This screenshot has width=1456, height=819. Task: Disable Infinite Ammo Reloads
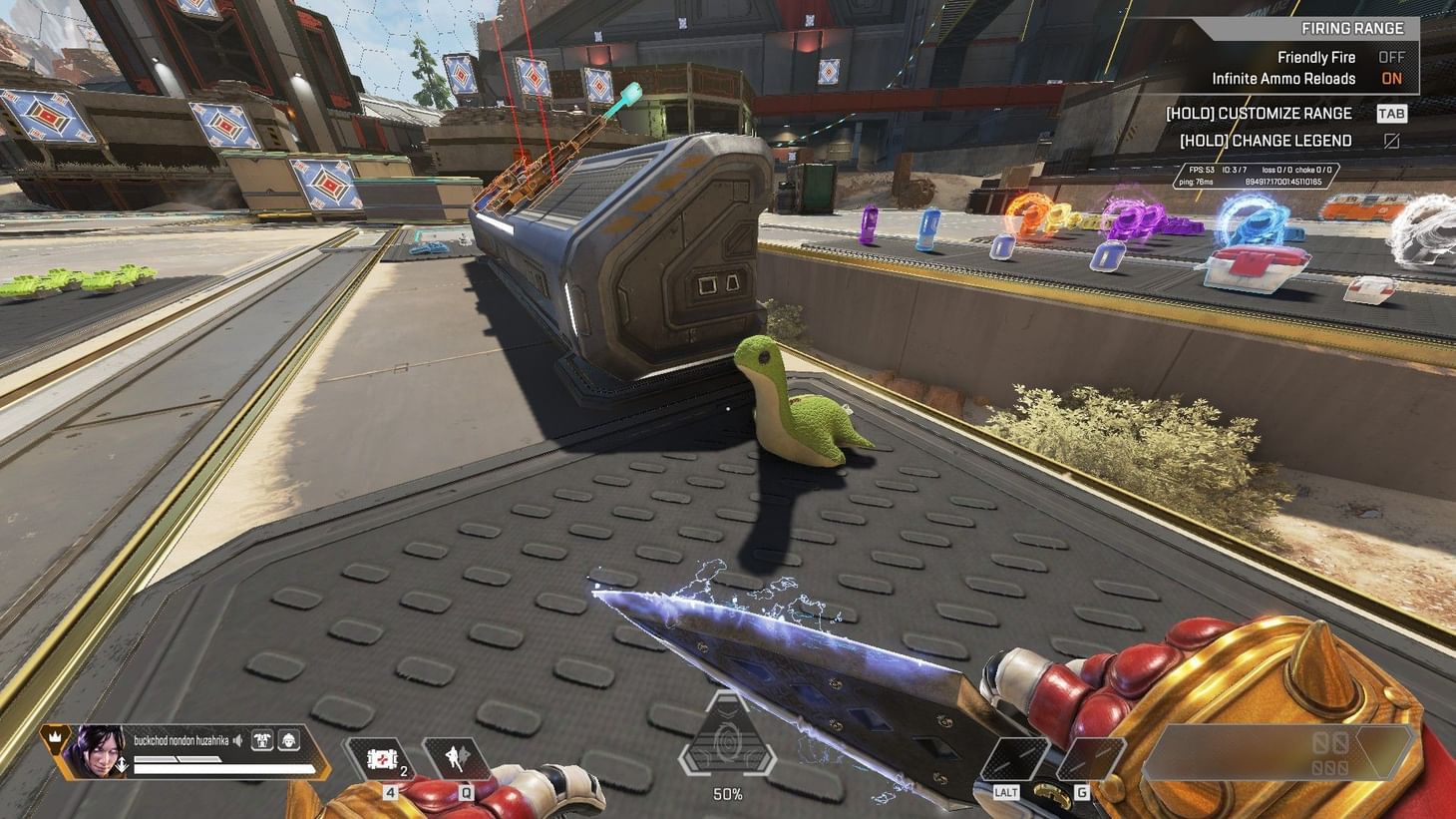[1392, 79]
